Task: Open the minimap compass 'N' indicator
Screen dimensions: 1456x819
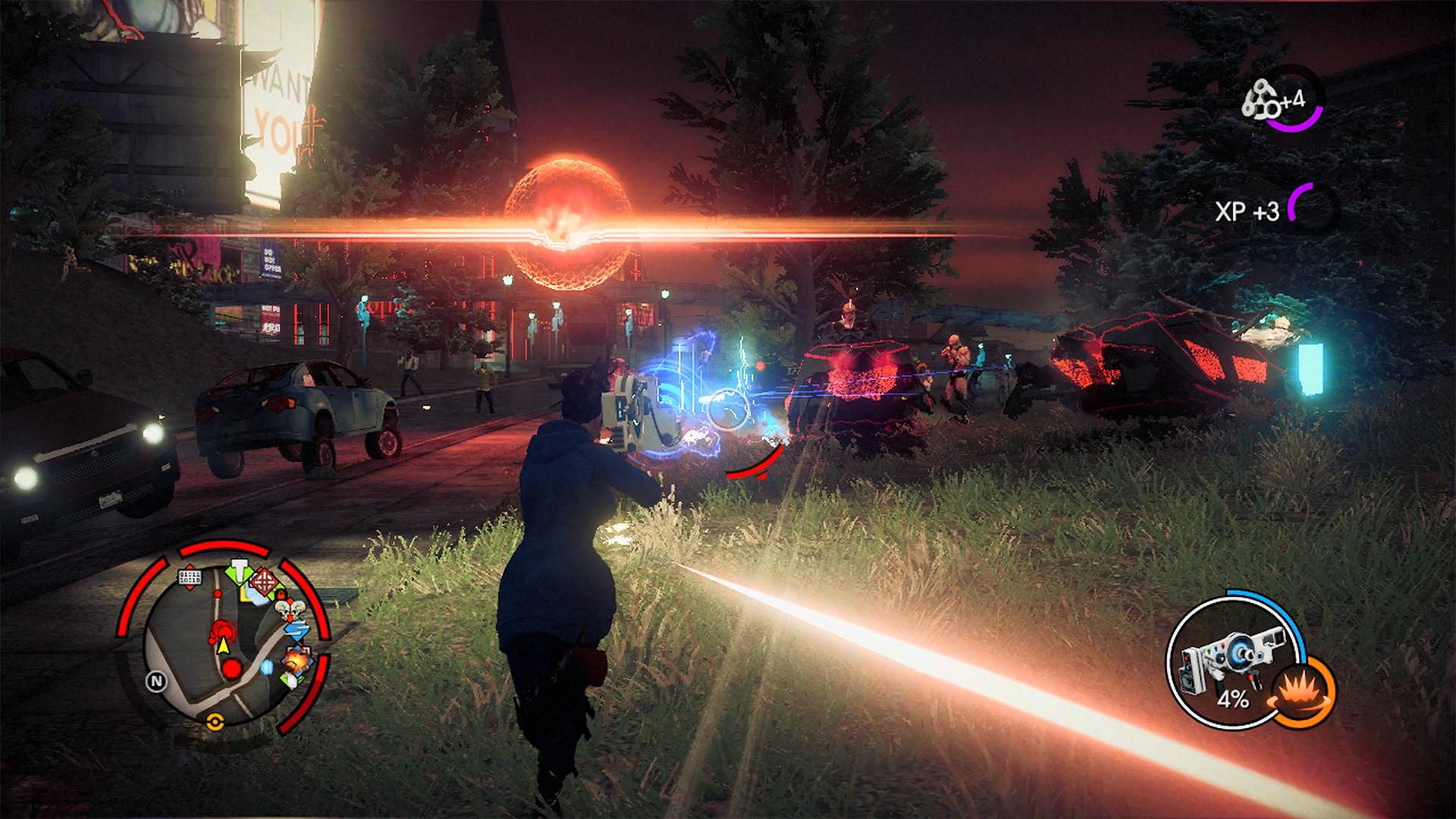Action: [157, 681]
